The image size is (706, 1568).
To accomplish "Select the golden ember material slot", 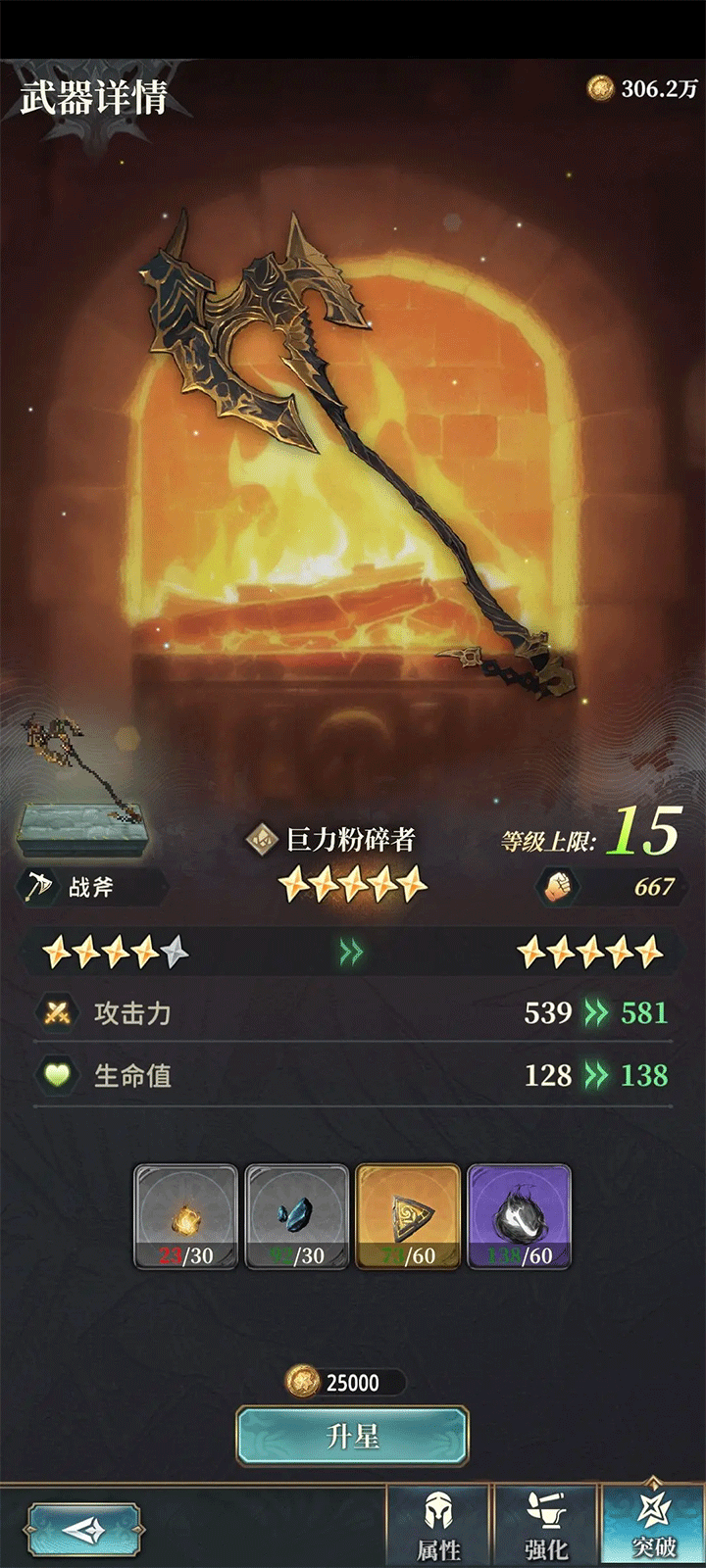I will pos(185,1216).
